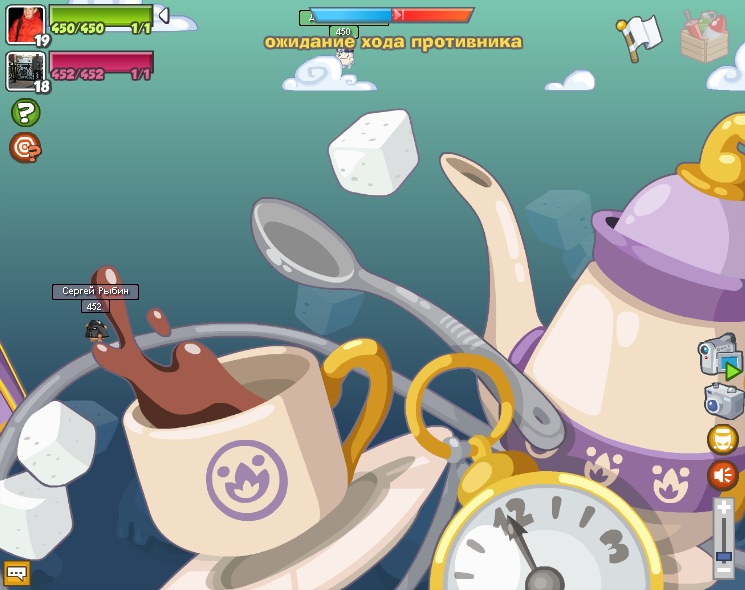Open the green question mark help button
745x590 pixels.
click(25, 112)
